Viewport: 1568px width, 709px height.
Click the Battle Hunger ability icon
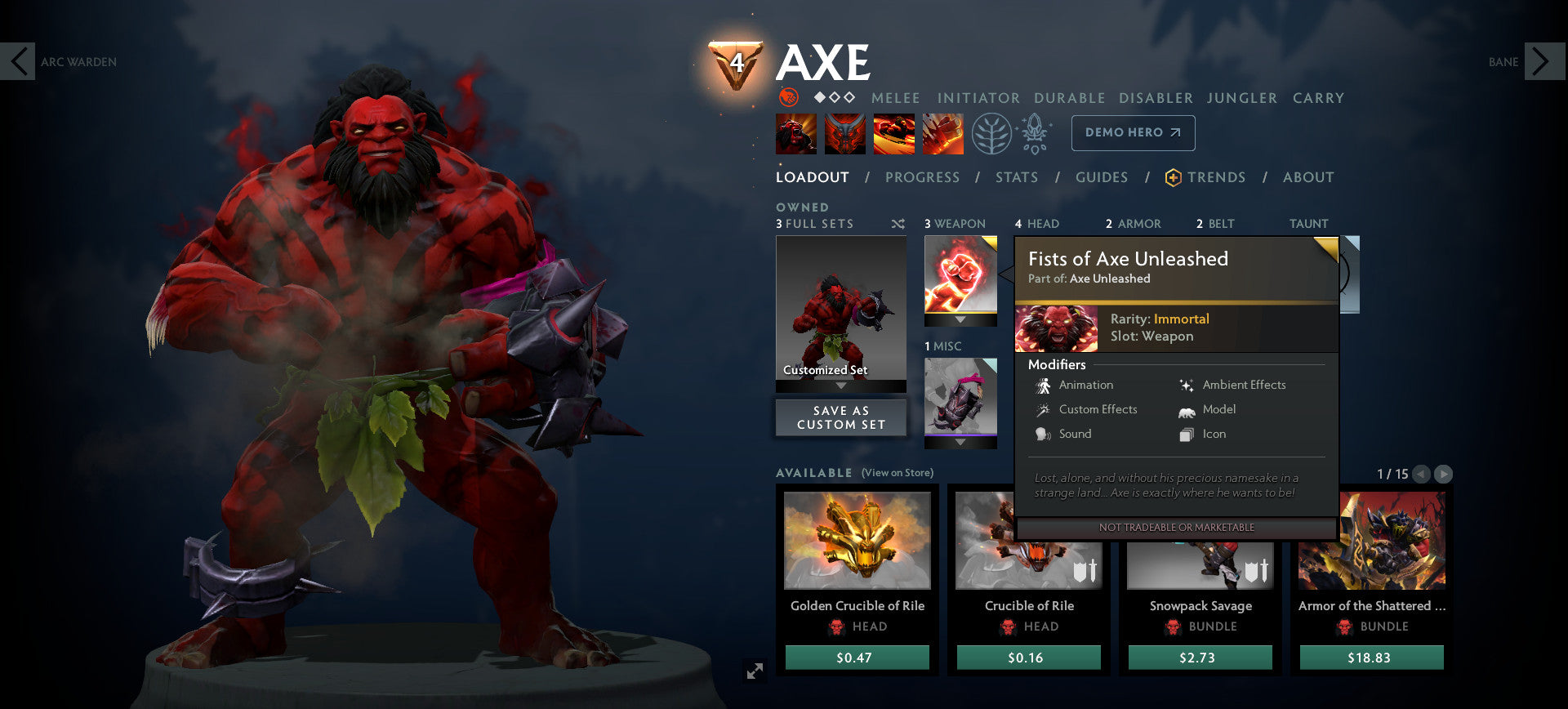(x=845, y=133)
